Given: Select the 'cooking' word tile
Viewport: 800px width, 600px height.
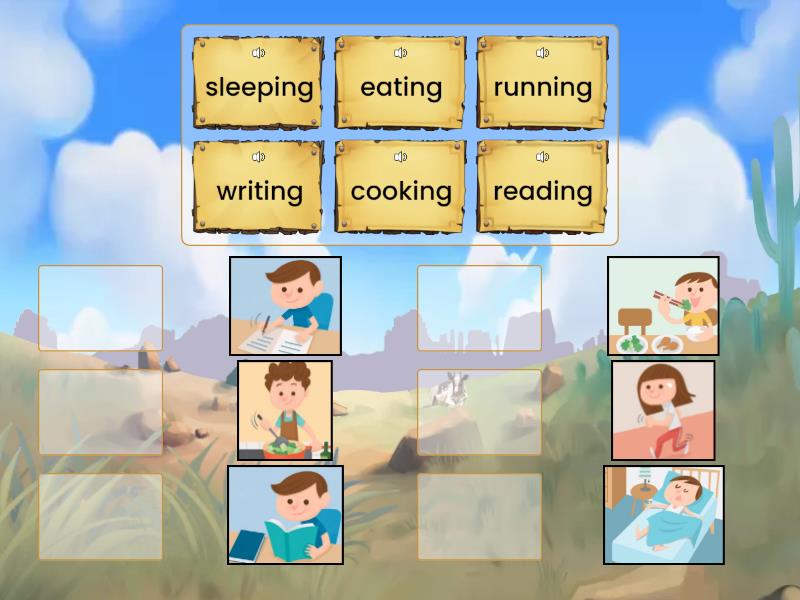Looking at the screenshot, I should click(400, 192).
